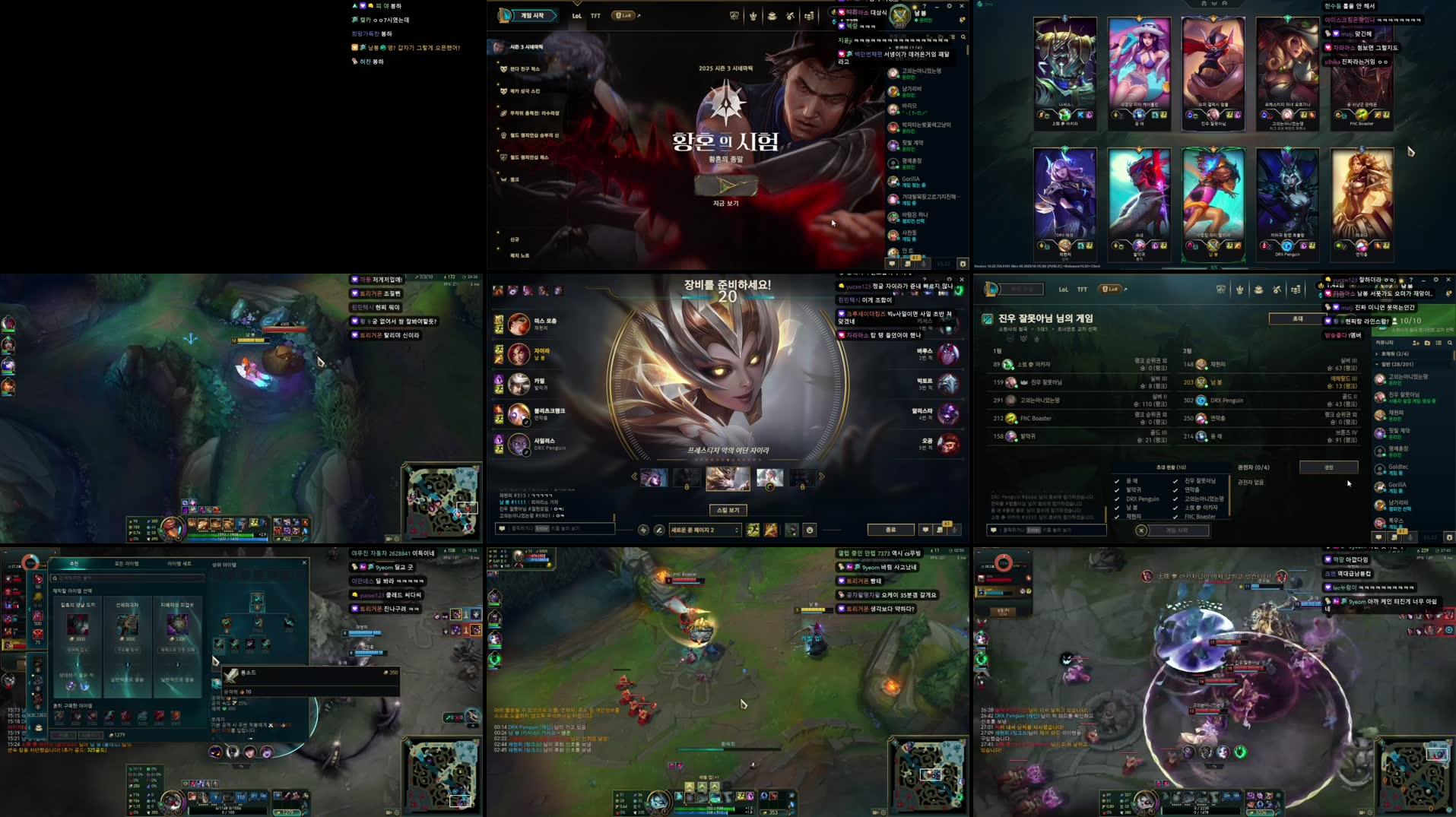
Task: Open the Loot bag icon in the client topbar
Action: pos(772,15)
